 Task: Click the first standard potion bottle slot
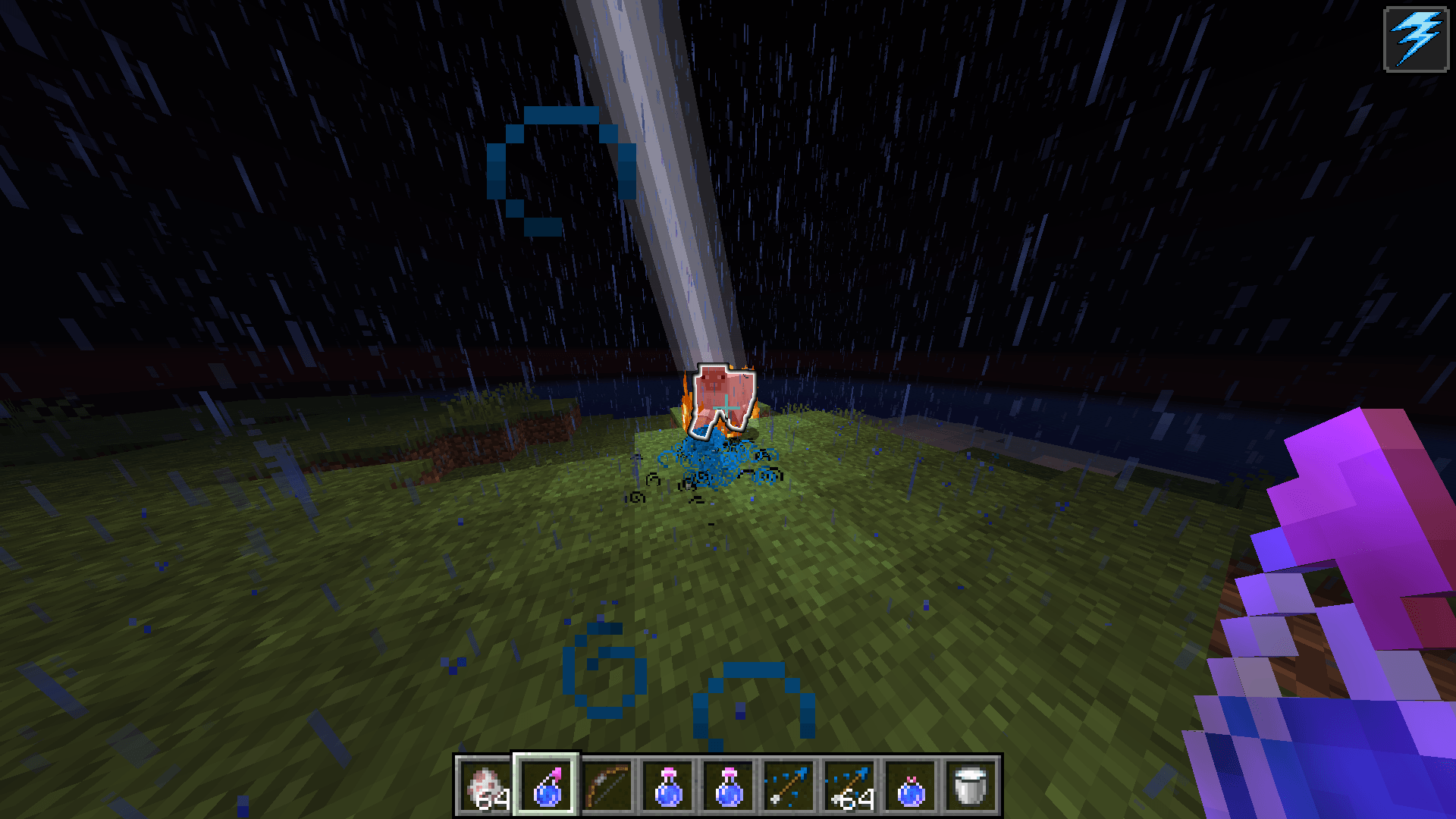pos(667,785)
